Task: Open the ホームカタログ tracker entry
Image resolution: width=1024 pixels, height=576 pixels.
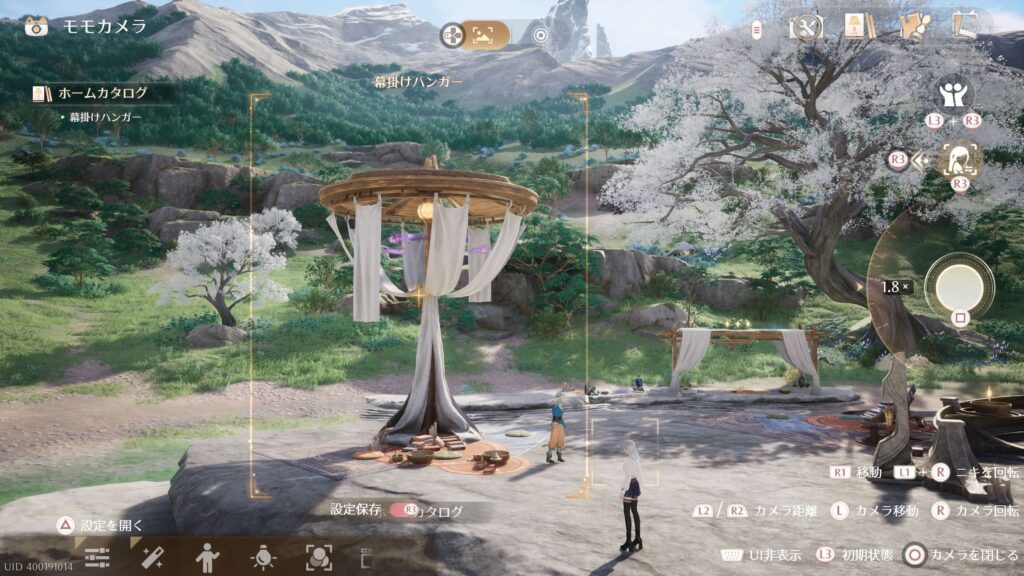Action: pyautogui.click(x=102, y=93)
